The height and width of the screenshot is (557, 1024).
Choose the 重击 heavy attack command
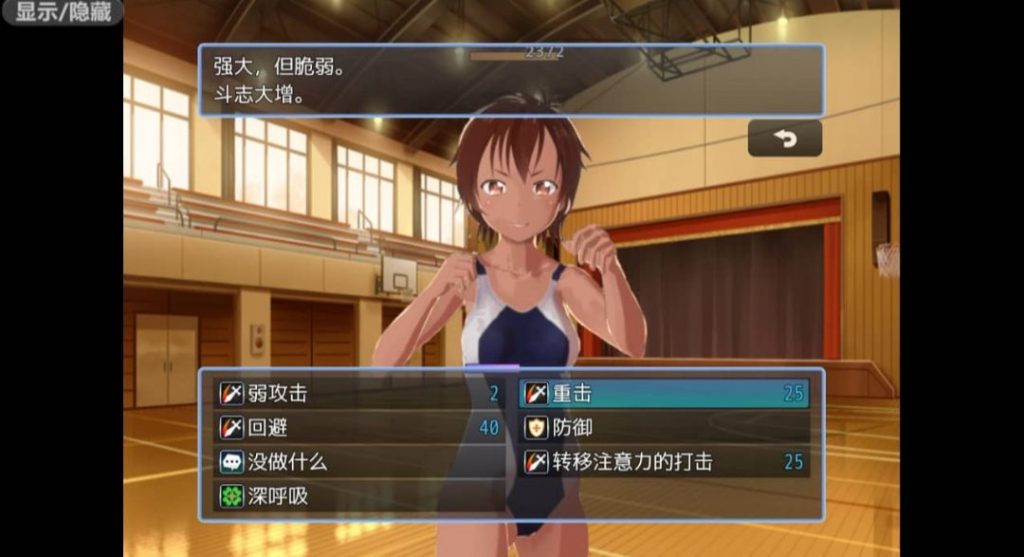coord(665,394)
